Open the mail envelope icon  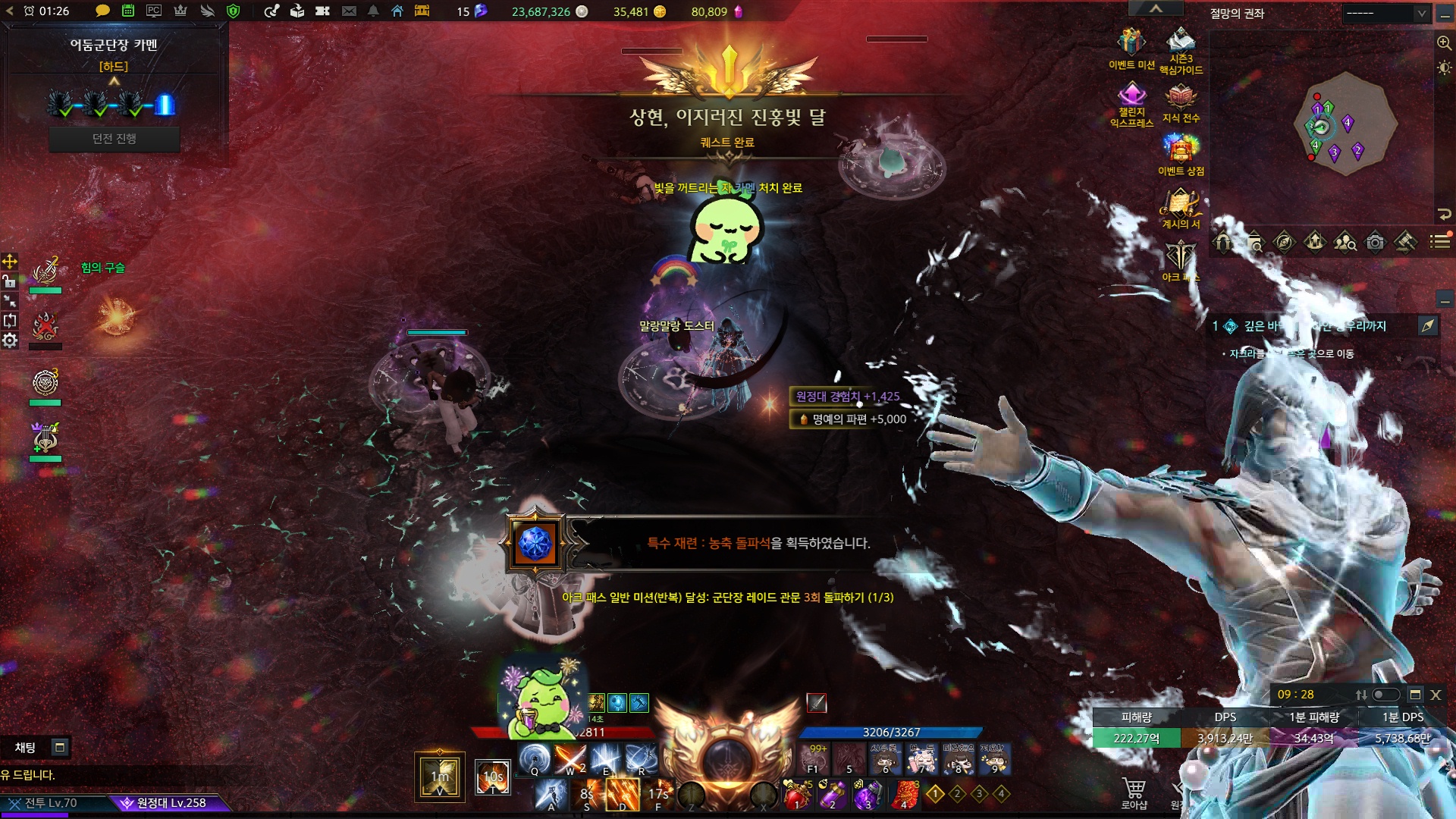(349, 11)
